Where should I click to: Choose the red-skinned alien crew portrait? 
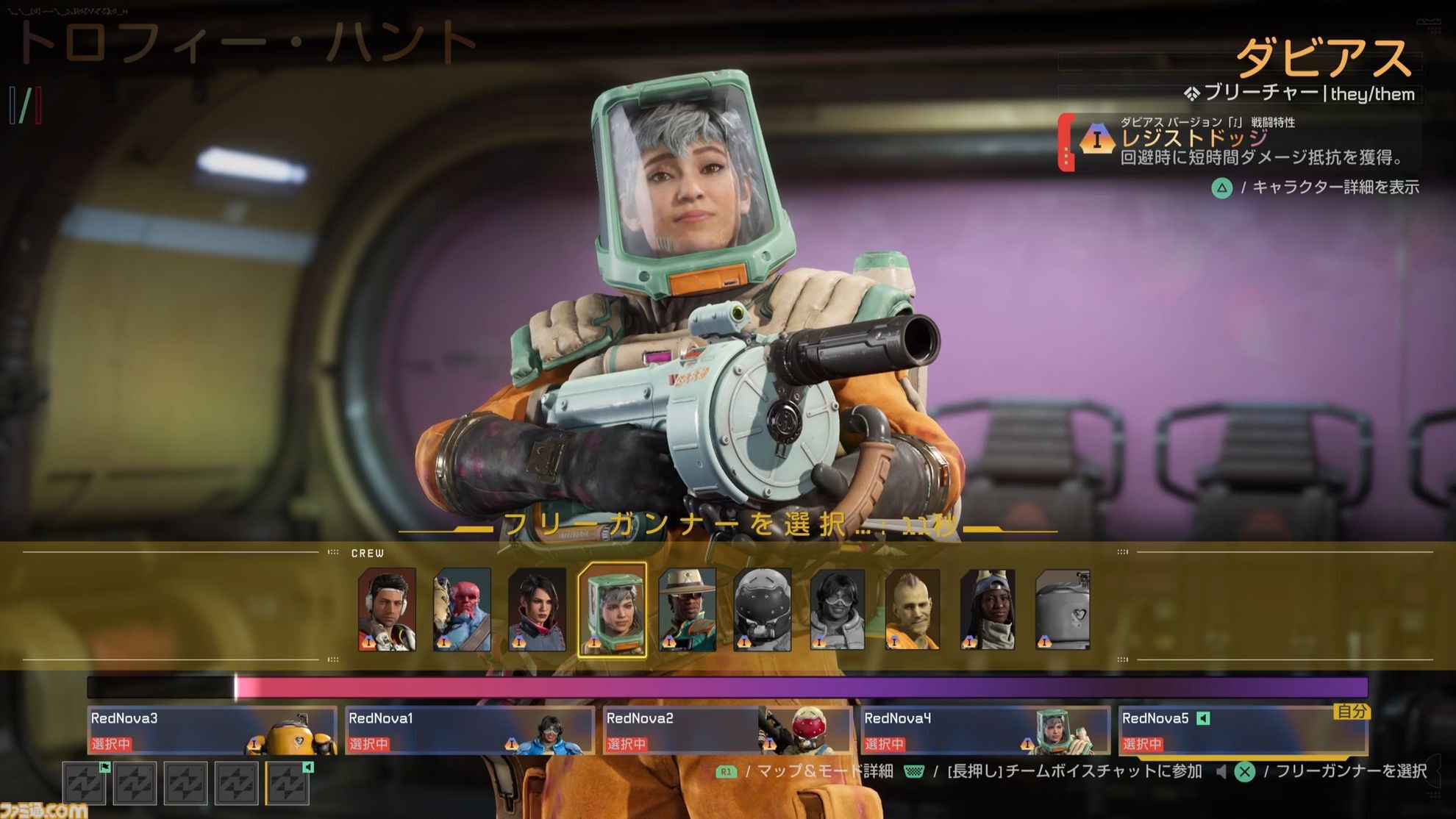pos(462,609)
